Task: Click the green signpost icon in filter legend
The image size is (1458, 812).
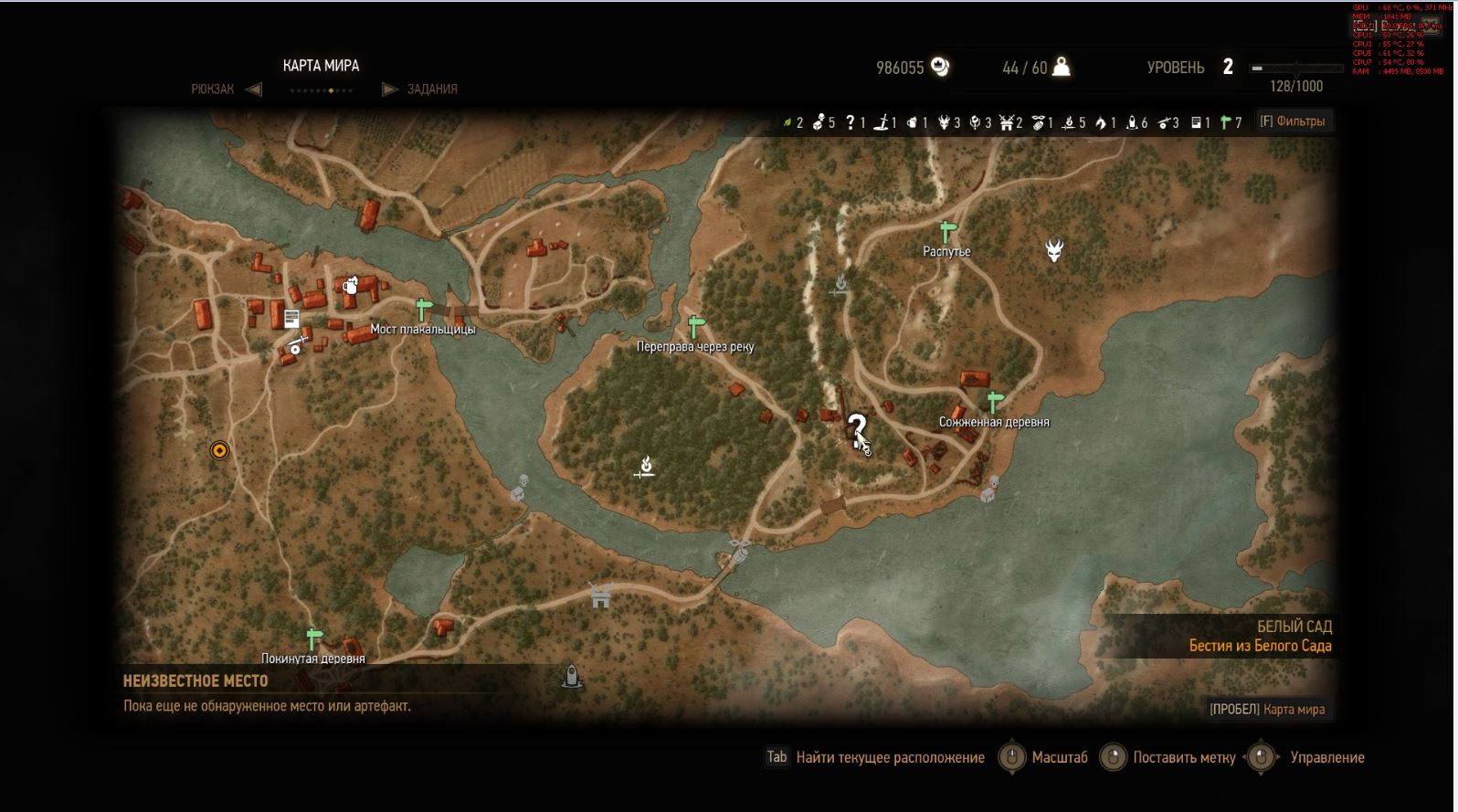Action: pos(1225,122)
